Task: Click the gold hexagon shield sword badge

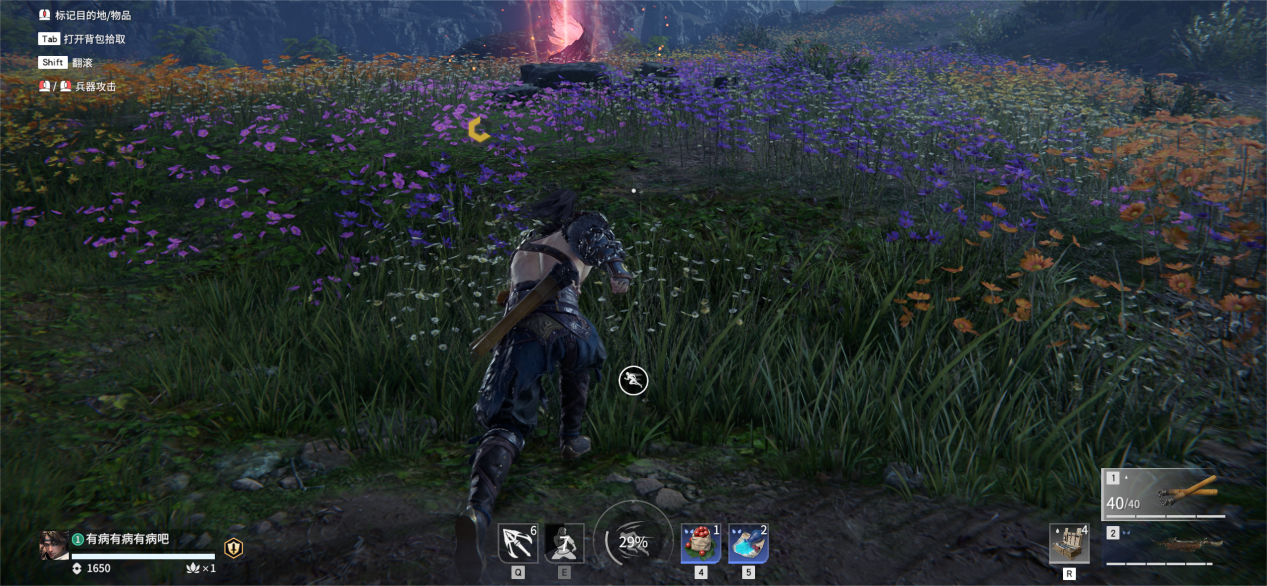Action: point(233,548)
